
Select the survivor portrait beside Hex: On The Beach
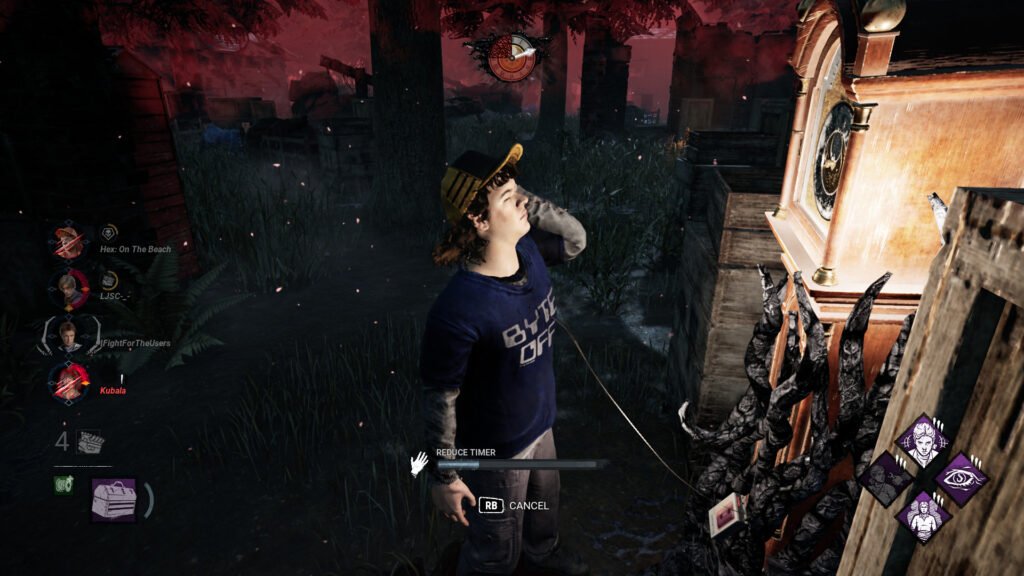coord(69,242)
